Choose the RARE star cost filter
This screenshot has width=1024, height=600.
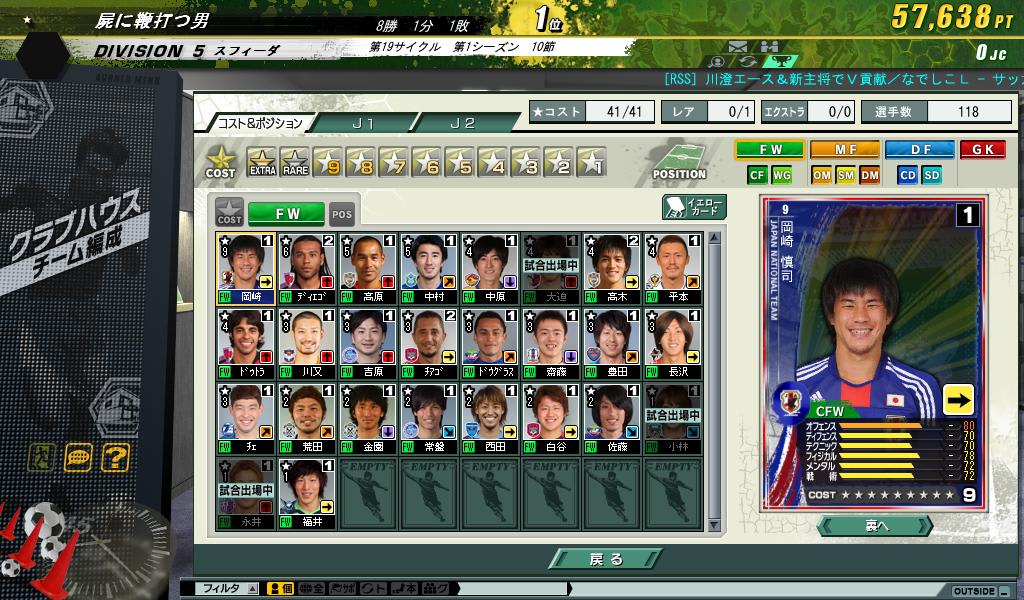pos(294,162)
